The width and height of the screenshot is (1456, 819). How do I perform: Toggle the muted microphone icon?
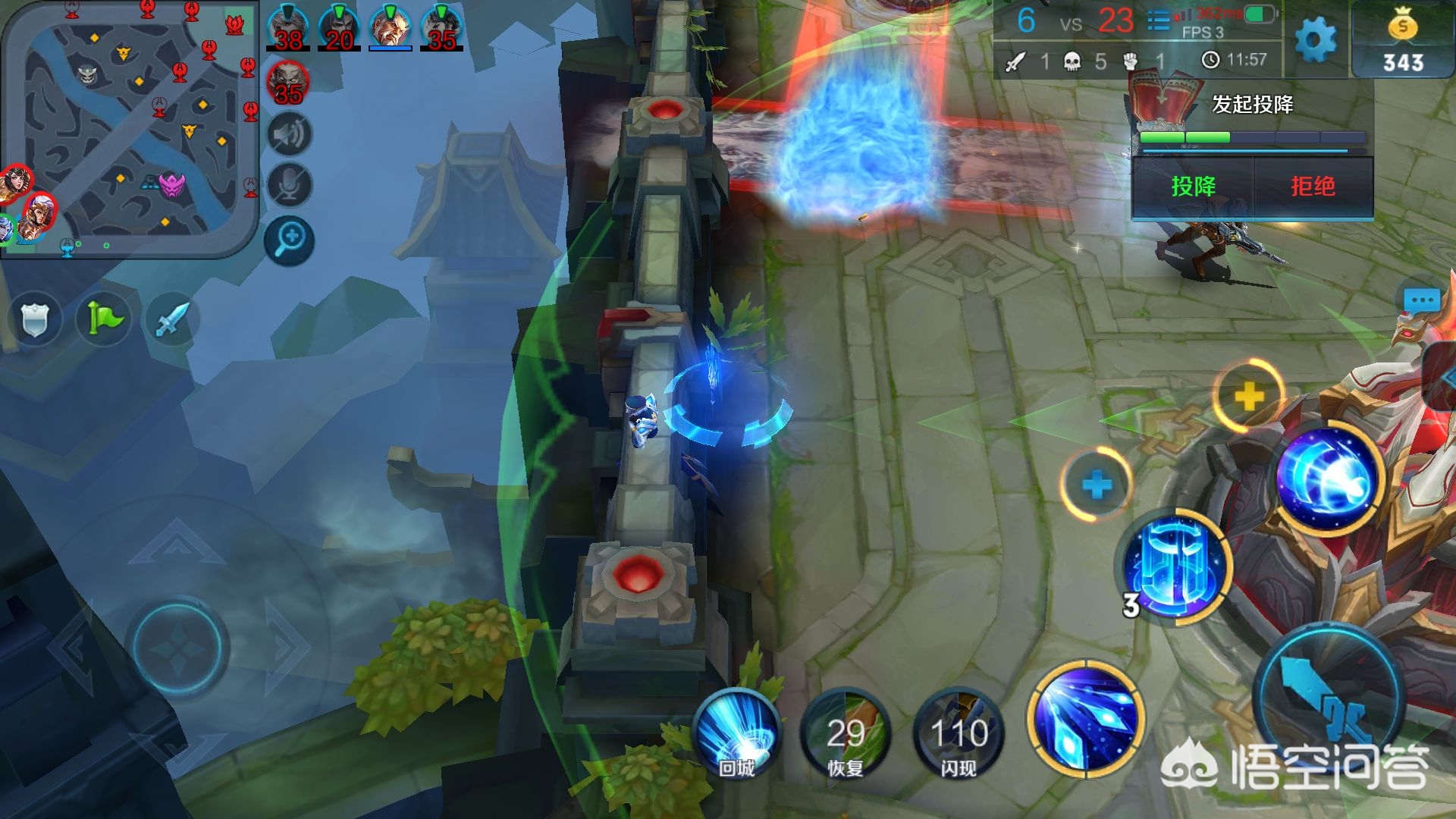point(289,186)
